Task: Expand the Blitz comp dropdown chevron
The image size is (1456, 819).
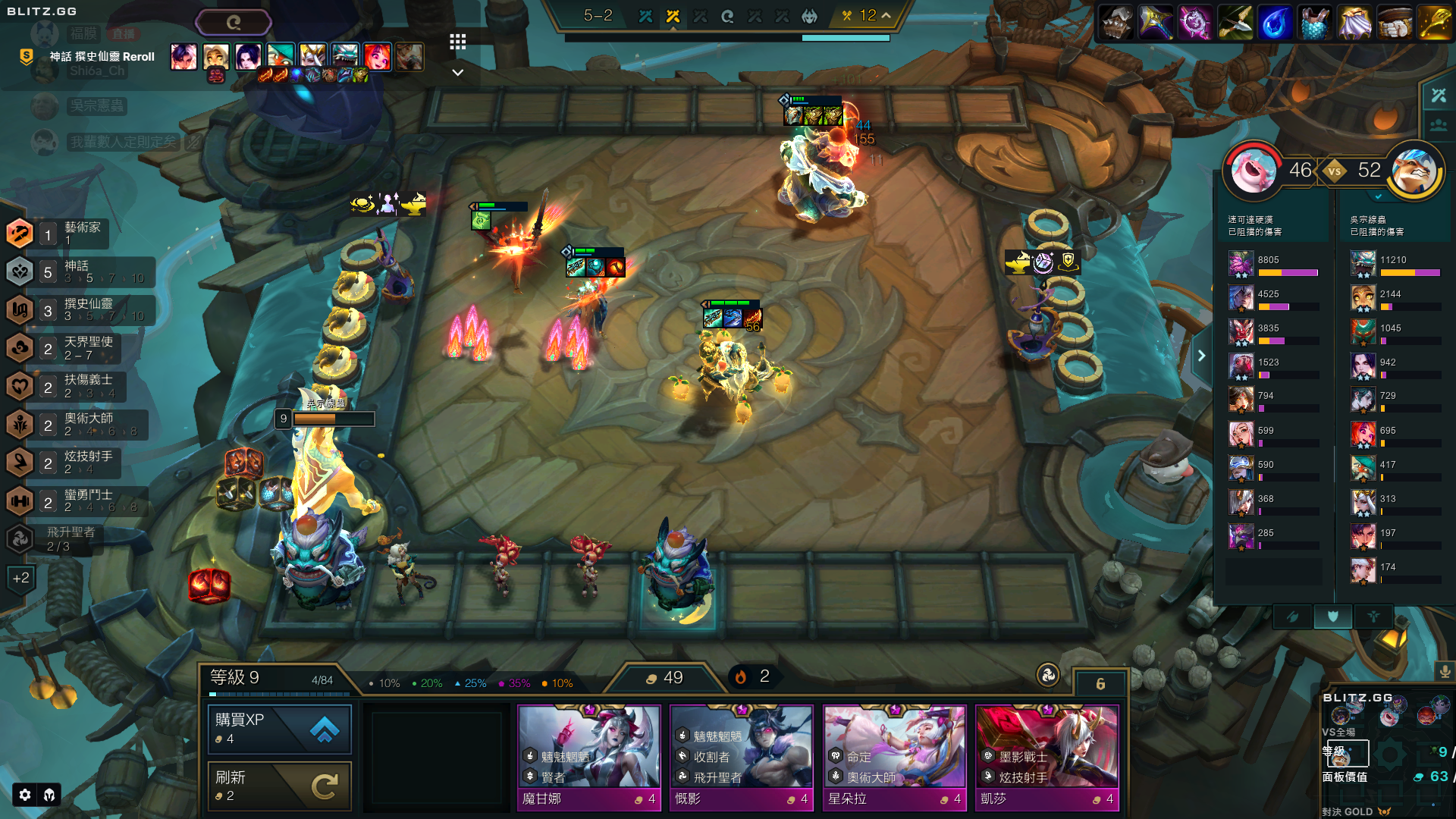Action: (x=457, y=73)
